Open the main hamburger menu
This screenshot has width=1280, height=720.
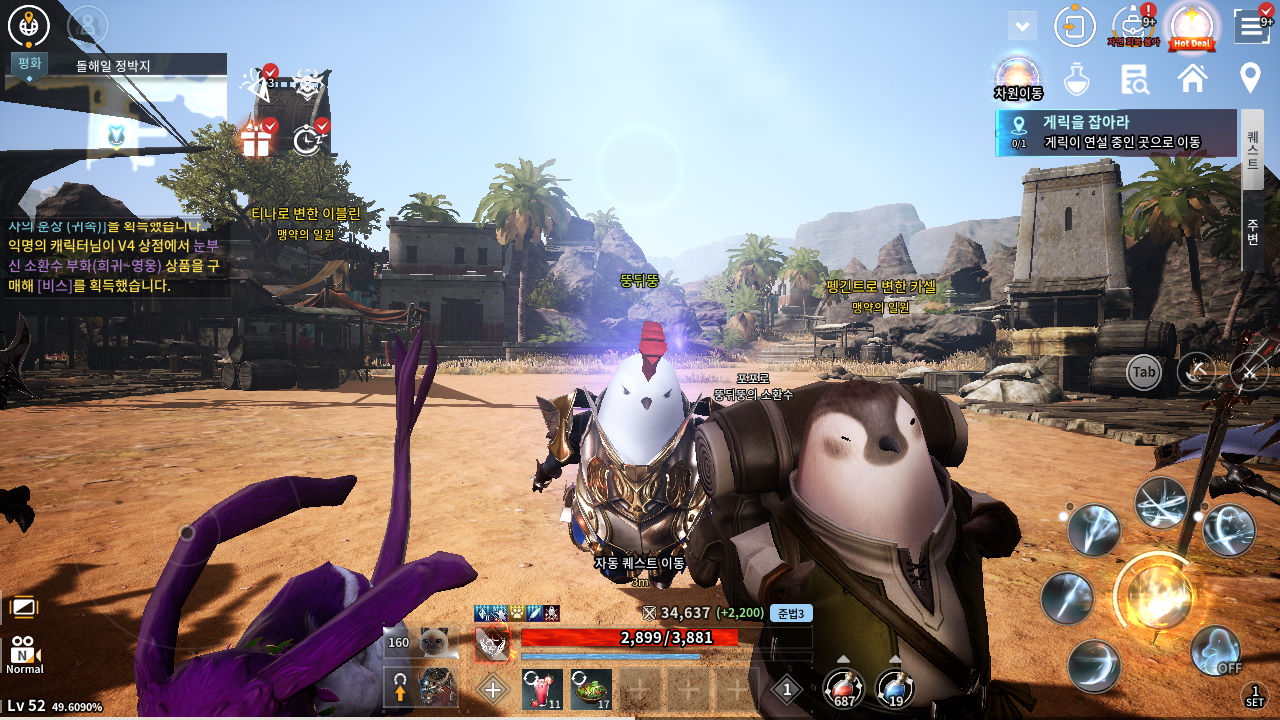(1252, 26)
